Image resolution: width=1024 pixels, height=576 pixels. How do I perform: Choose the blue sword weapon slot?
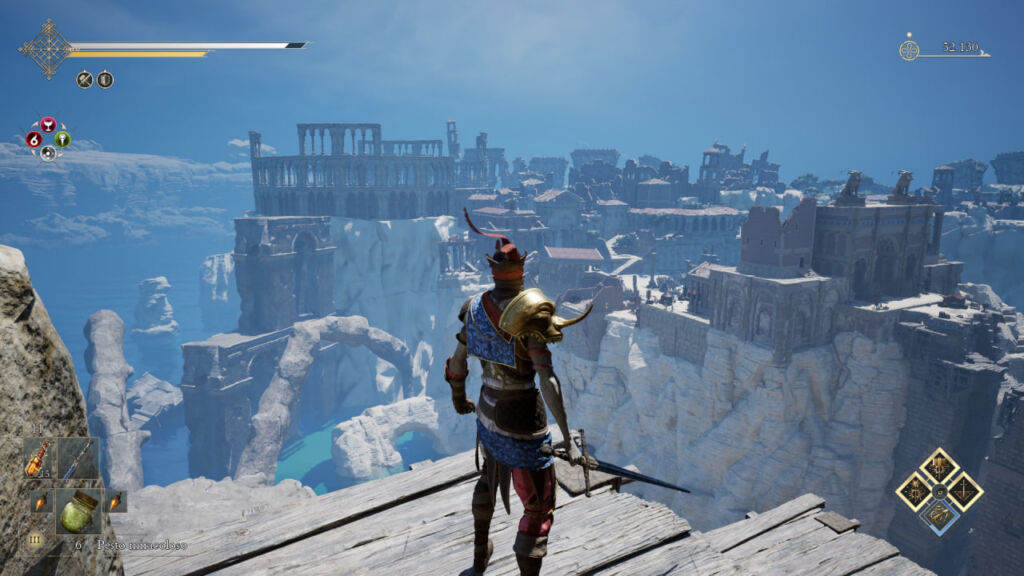click(x=77, y=459)
